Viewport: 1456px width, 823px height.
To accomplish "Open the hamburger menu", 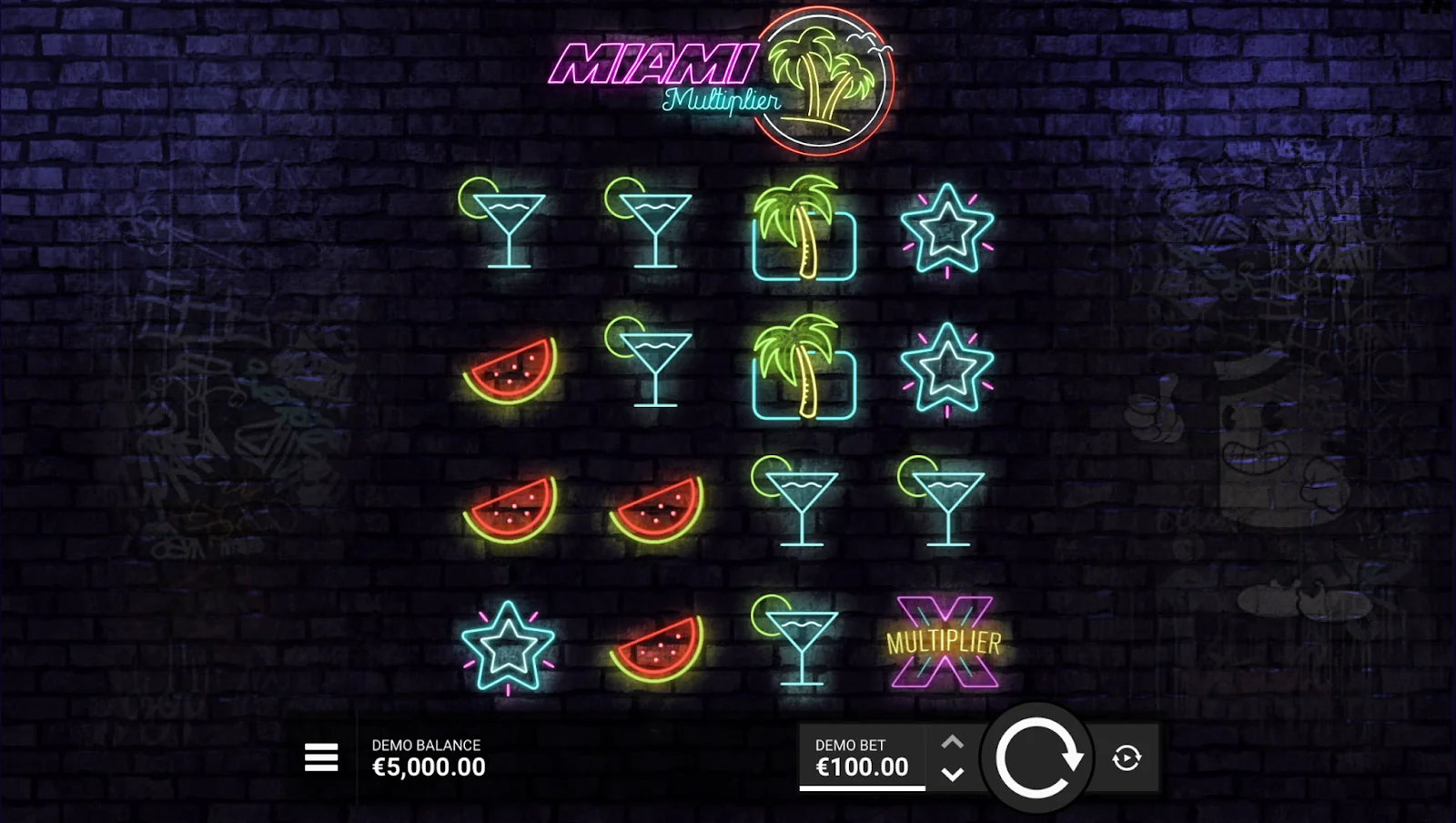I will (321, 757).
